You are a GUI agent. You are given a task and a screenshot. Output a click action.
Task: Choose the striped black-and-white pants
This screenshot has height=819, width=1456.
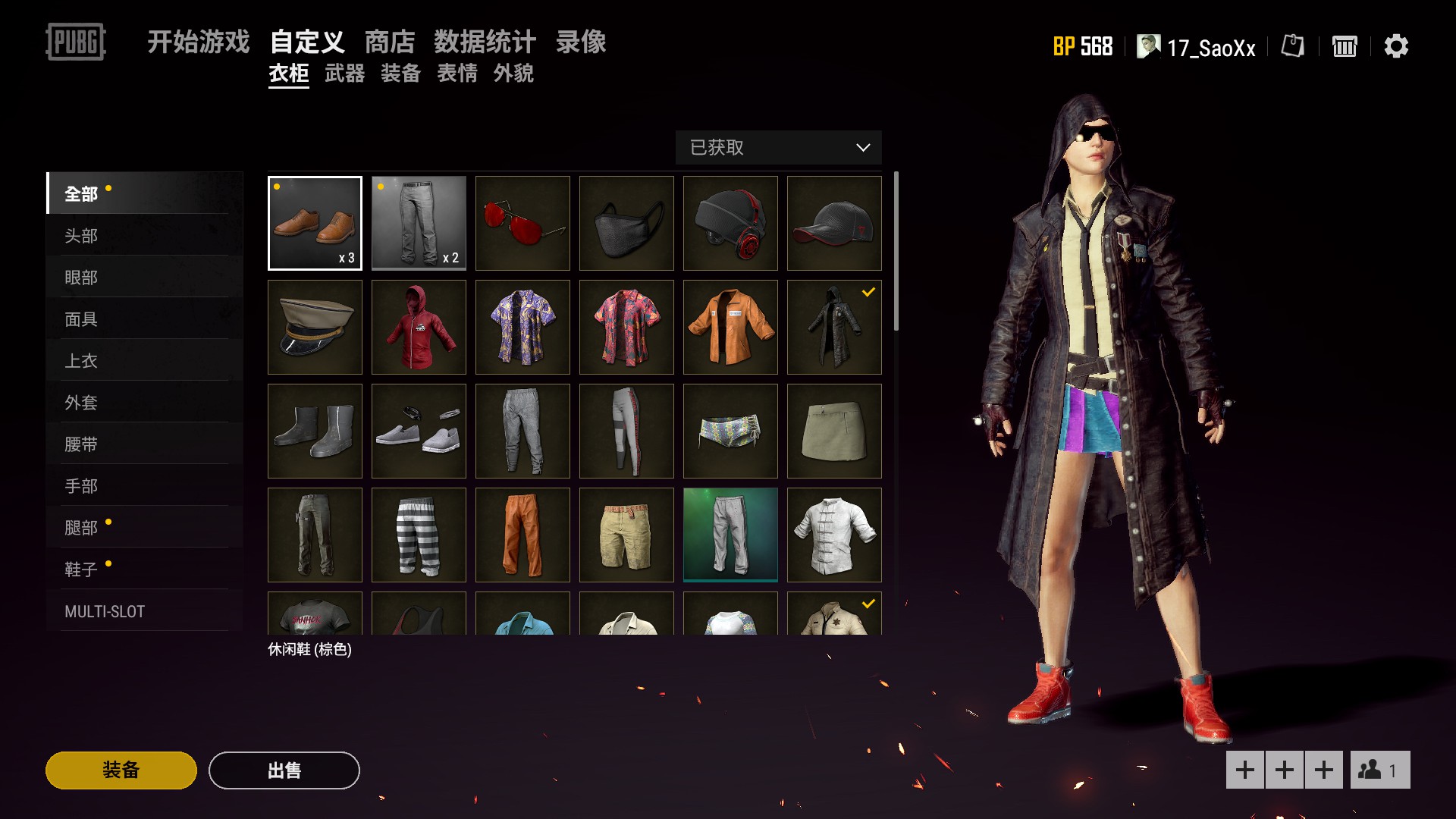click(x=419, y=535)
